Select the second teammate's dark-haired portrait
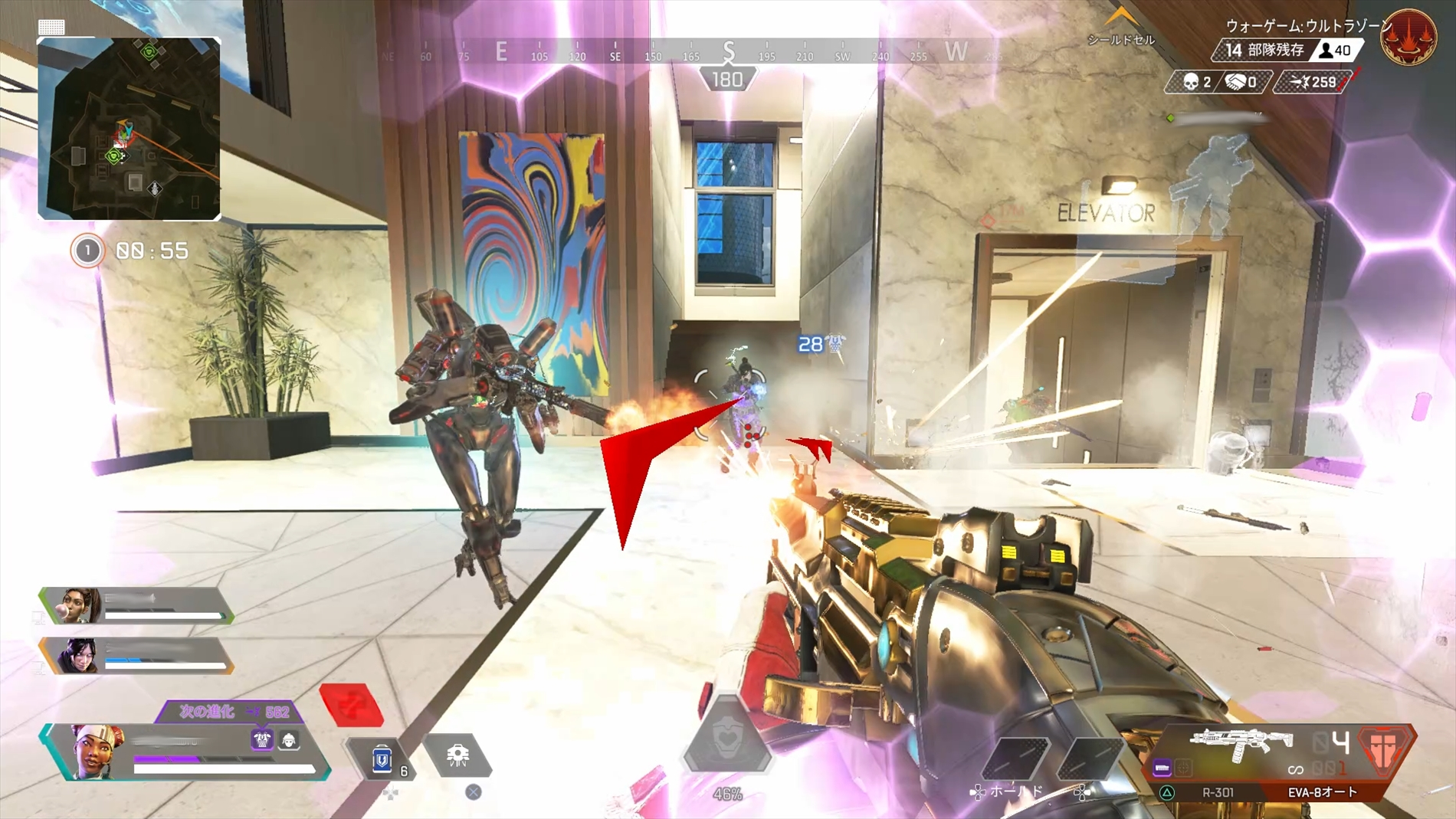Image resolution: width=1456 pixels, height=819 pixels. click(80, 656)
